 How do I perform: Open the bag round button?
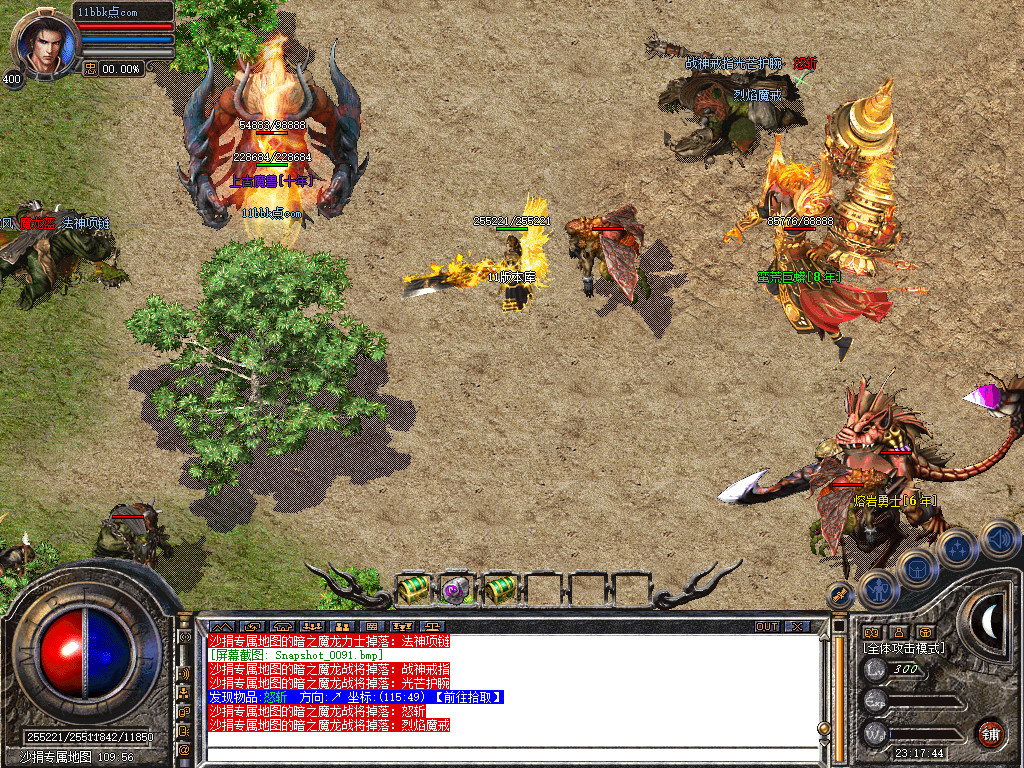917,569
